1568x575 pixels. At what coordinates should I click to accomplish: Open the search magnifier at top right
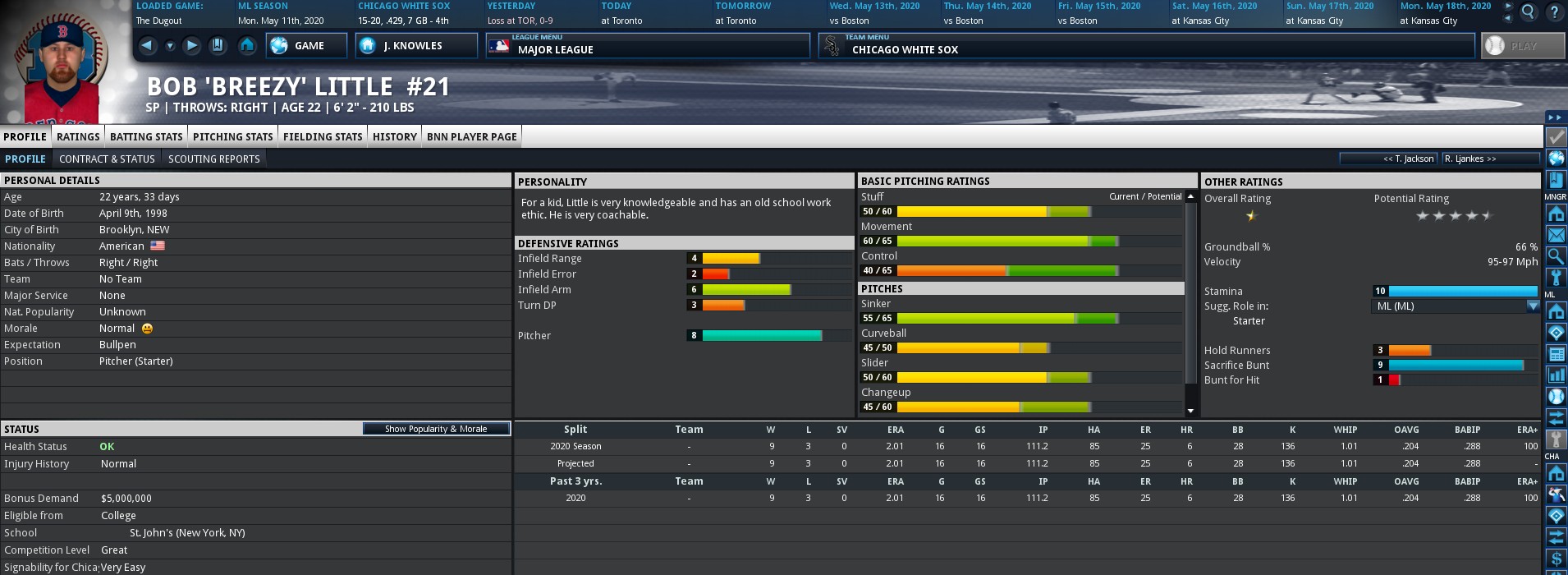click(1529, 12)
